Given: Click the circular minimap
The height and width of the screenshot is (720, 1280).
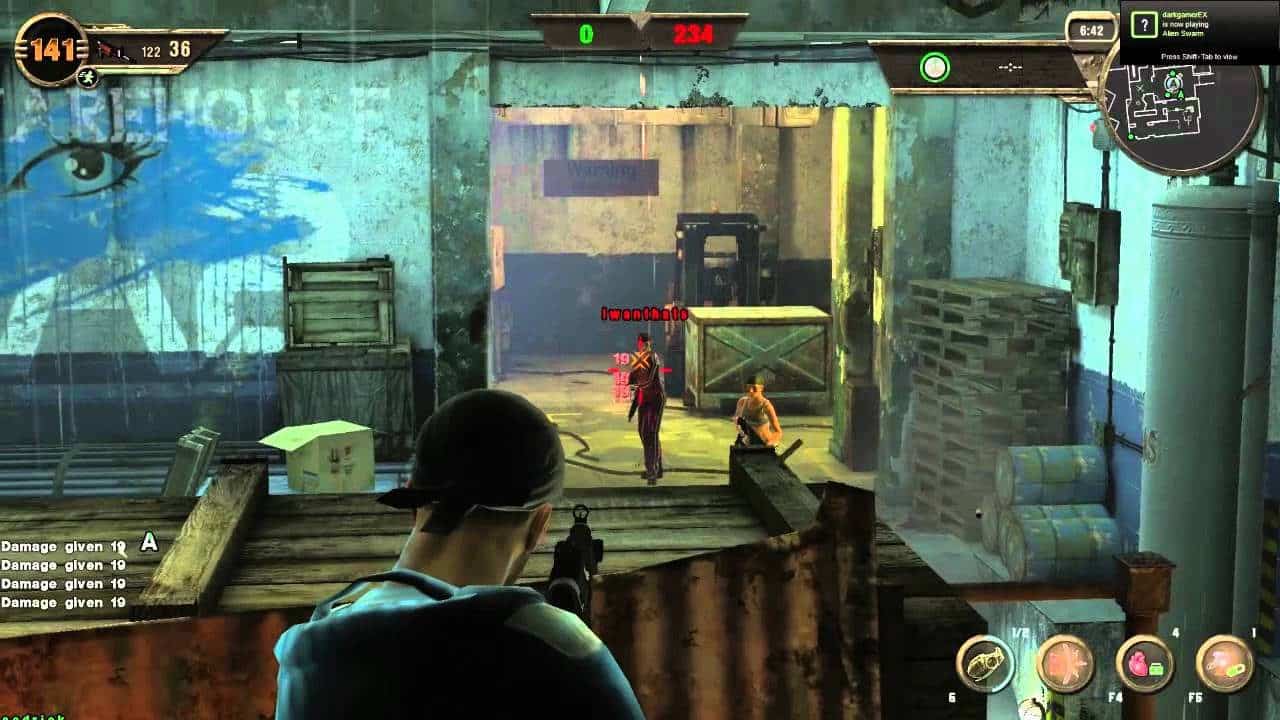Looking at the screenshot, I should [x=1181, y=104].
